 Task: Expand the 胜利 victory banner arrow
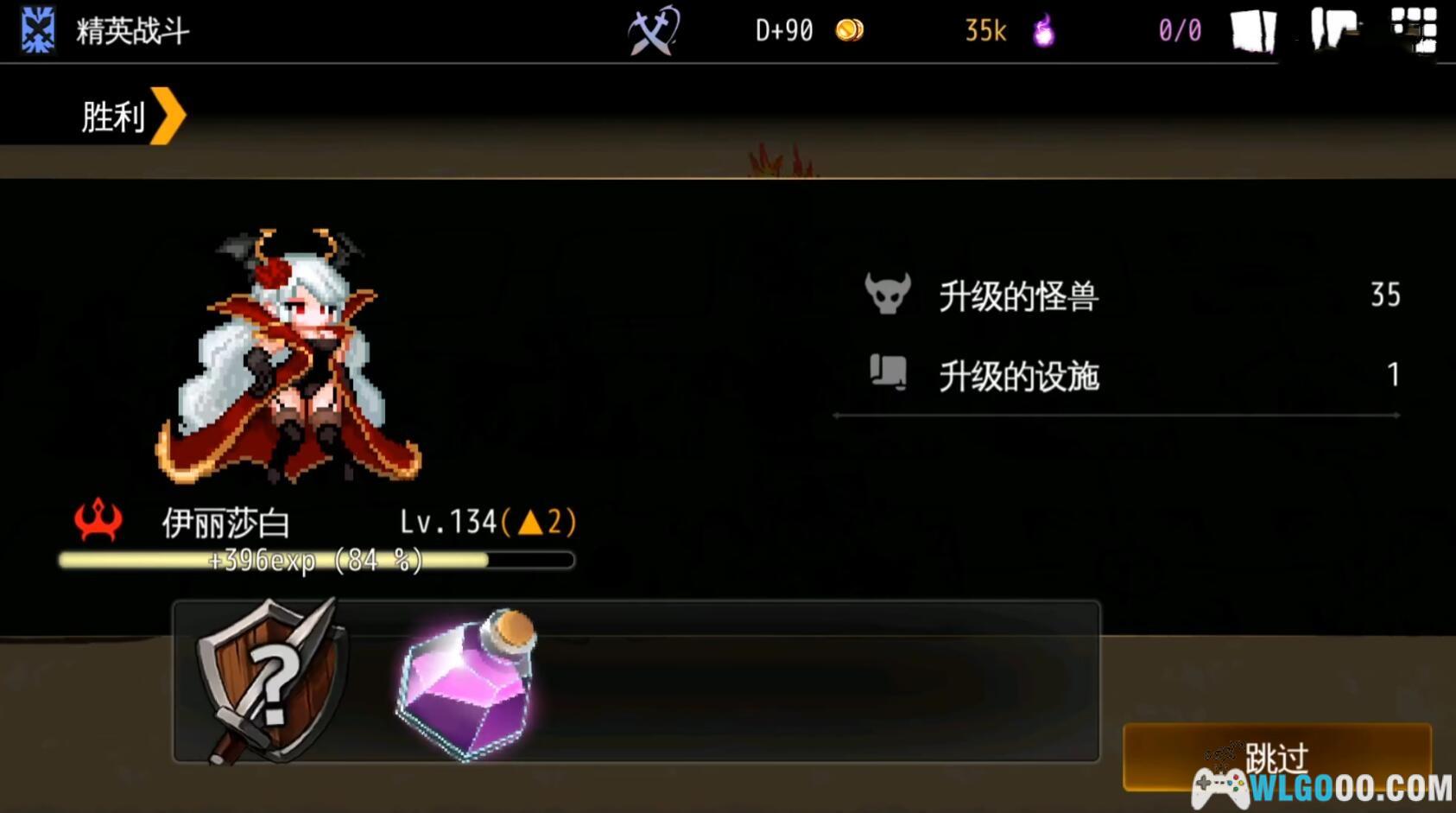pyautogui.click(x=171, y=113)
